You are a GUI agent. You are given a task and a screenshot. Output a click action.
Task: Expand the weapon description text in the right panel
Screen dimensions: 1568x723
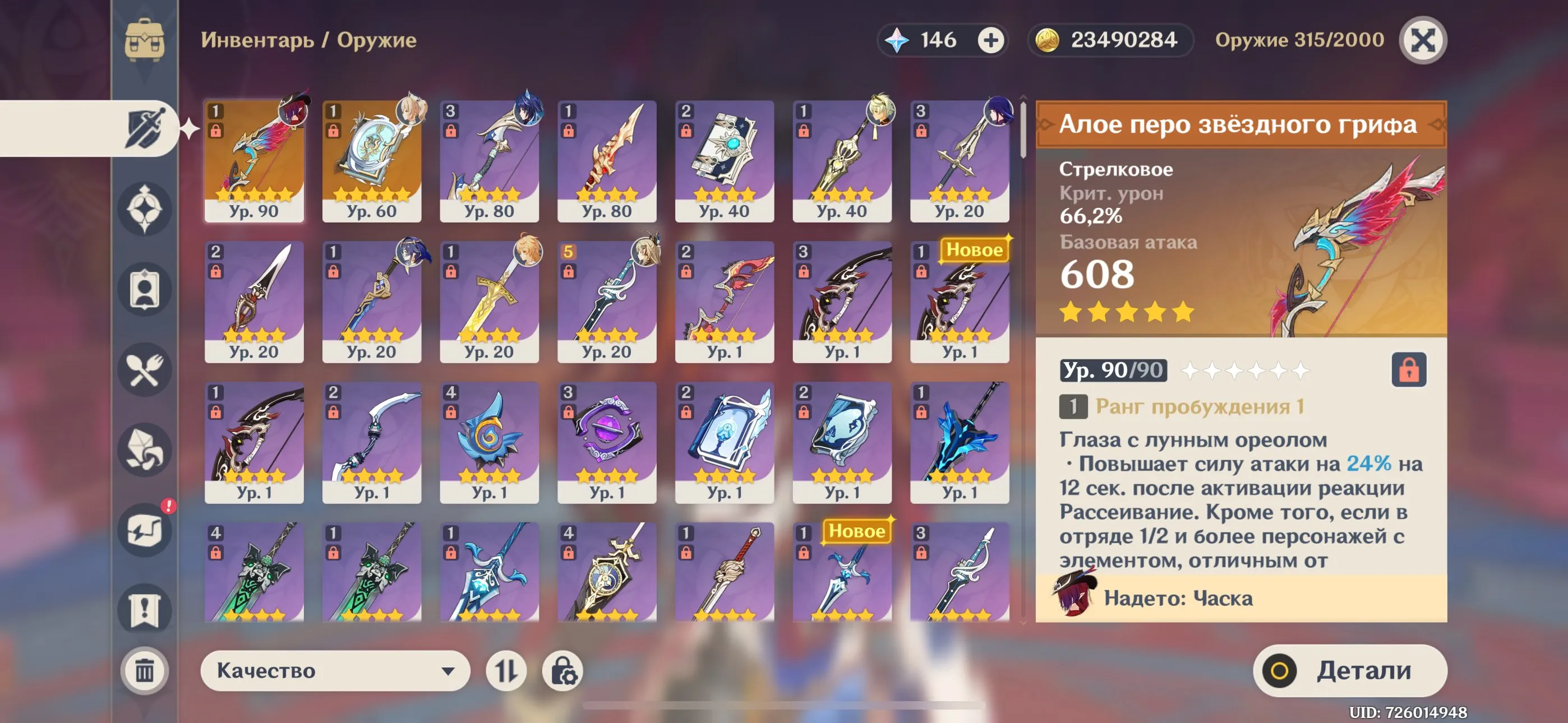1242,505
